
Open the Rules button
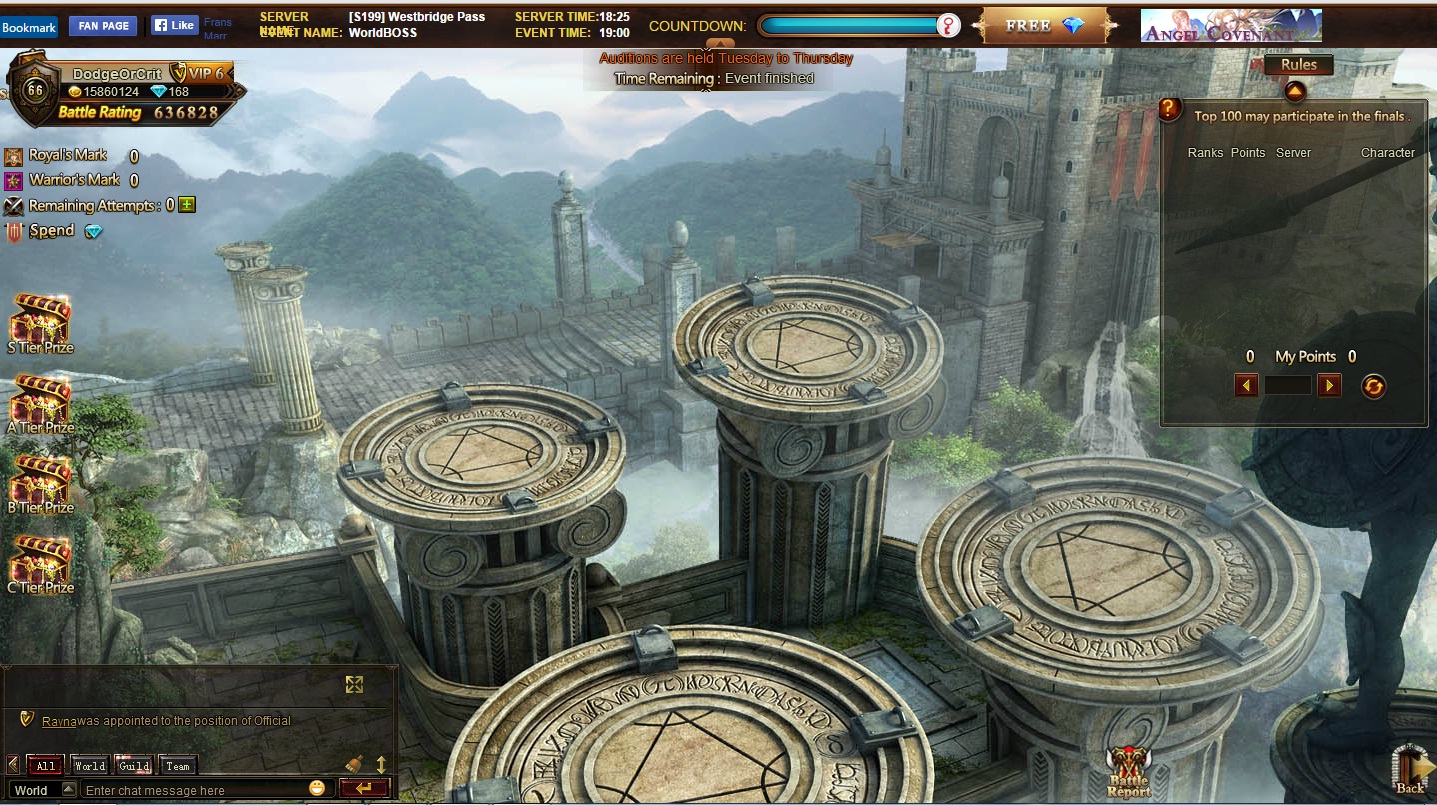tap(1298, 65)
